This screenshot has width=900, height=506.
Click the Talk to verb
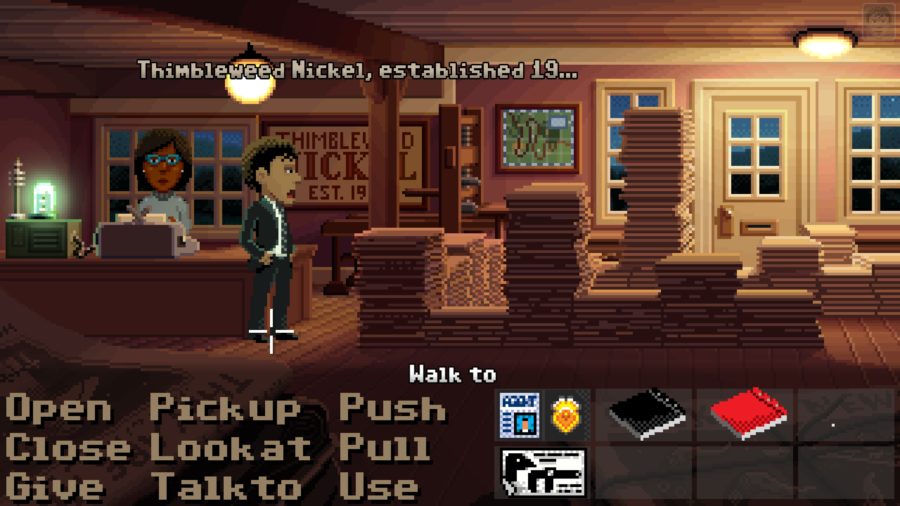pyautogui.click(x=226, y=487)
